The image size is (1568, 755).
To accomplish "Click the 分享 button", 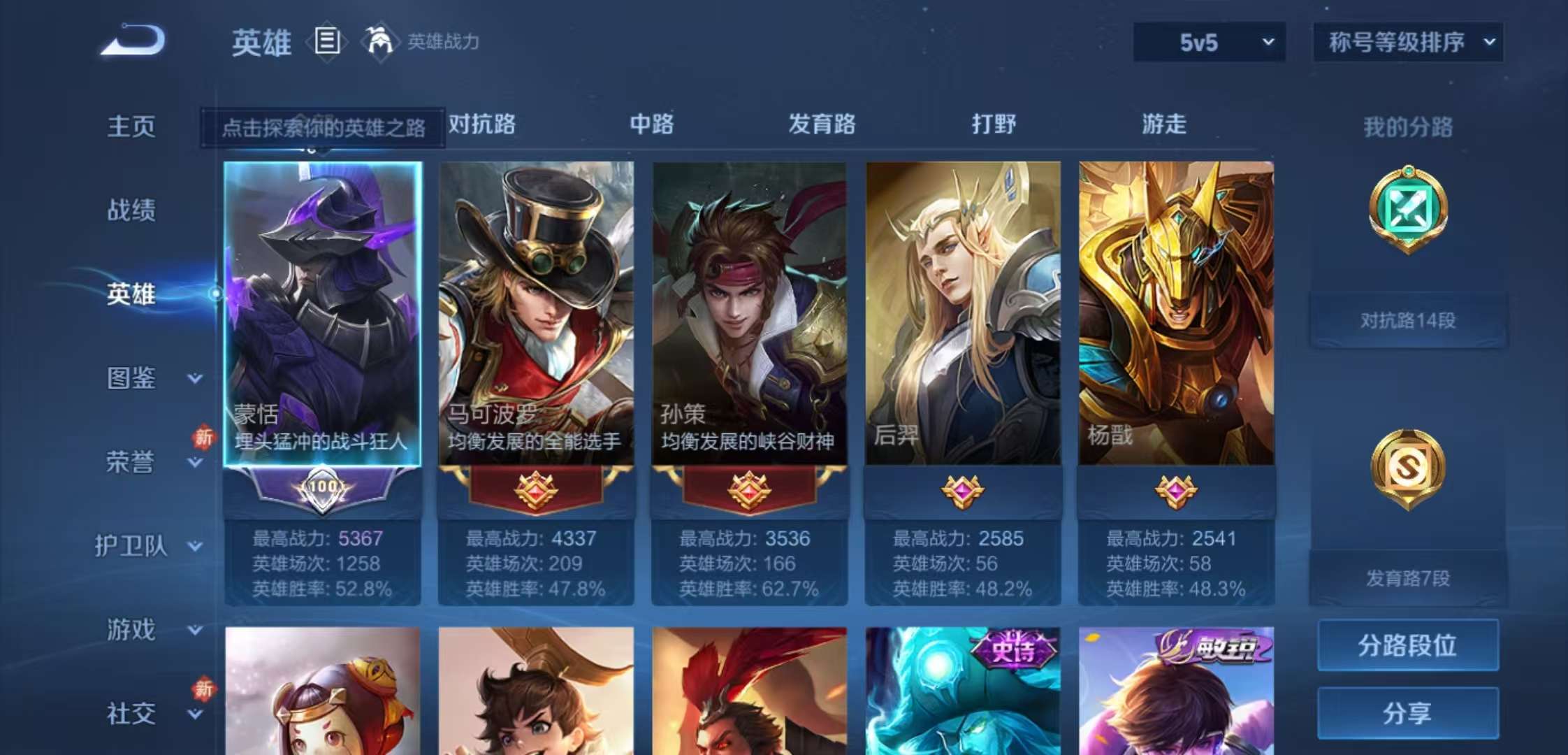I will pos(1407,713).
